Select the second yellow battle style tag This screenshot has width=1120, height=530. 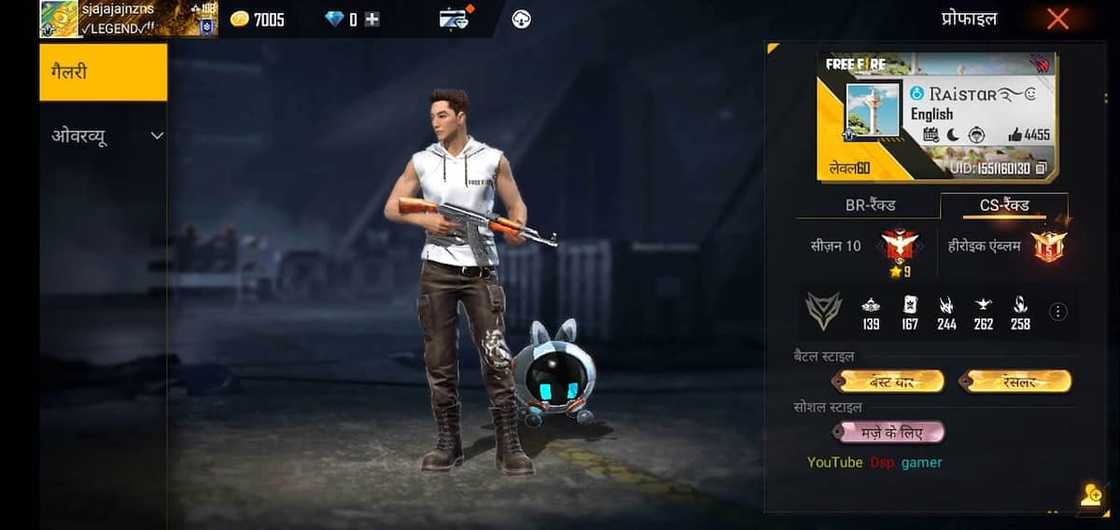pyautogui.click(x=1016, y=381)
